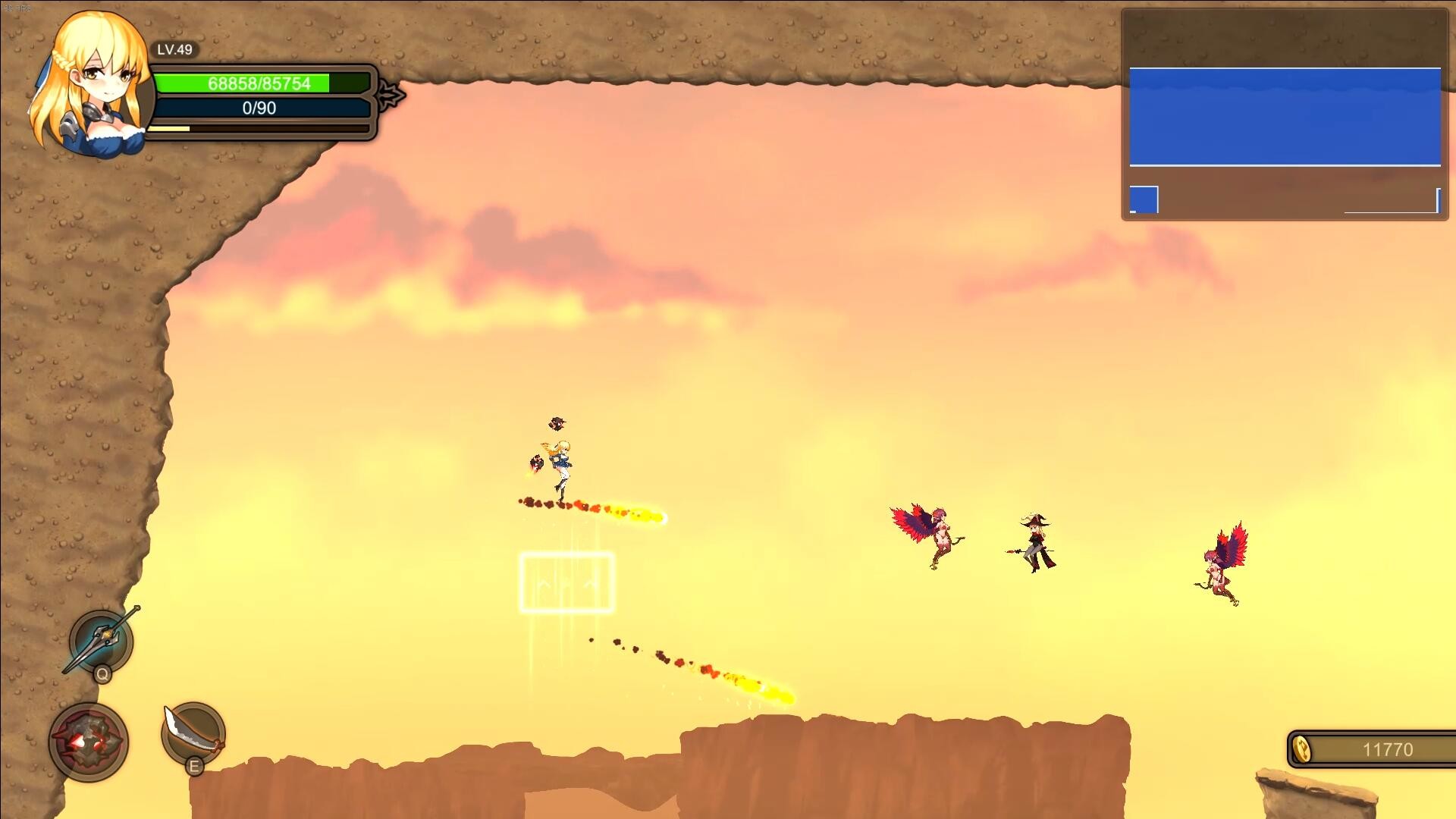Click the gold coin icon near the money counter
The height and width of the screenshot is (819, 1456).
tap(1301, 749)
